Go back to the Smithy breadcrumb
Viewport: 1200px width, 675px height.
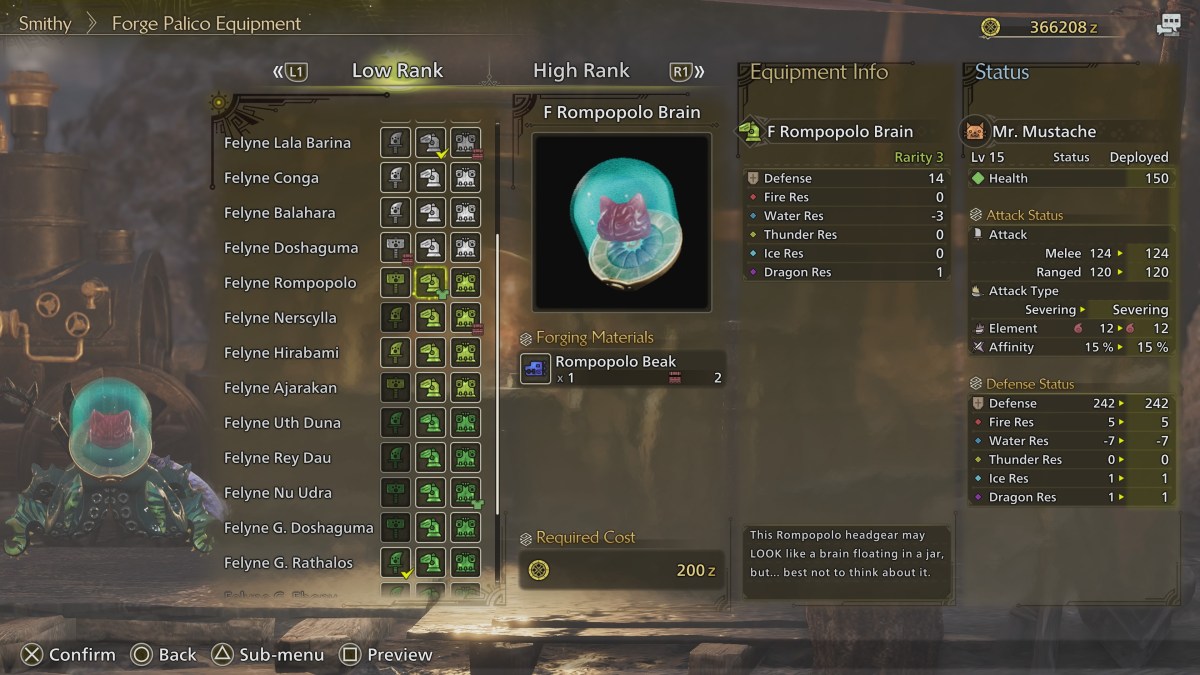point(45,23)
